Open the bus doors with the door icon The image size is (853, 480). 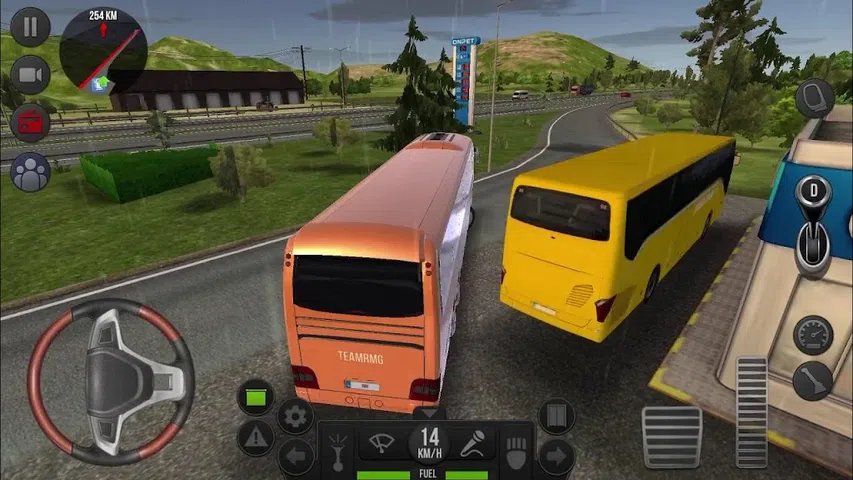556,416
